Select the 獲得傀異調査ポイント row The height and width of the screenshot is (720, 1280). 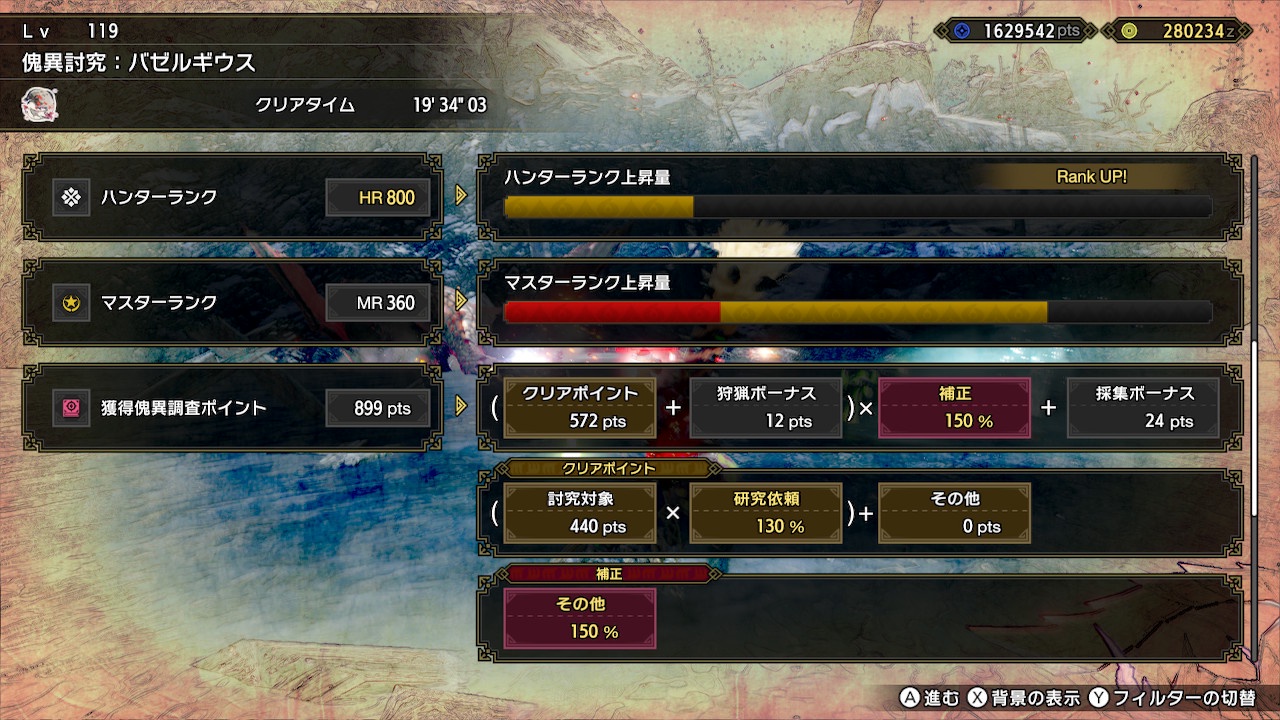click(x=232, y=407)
